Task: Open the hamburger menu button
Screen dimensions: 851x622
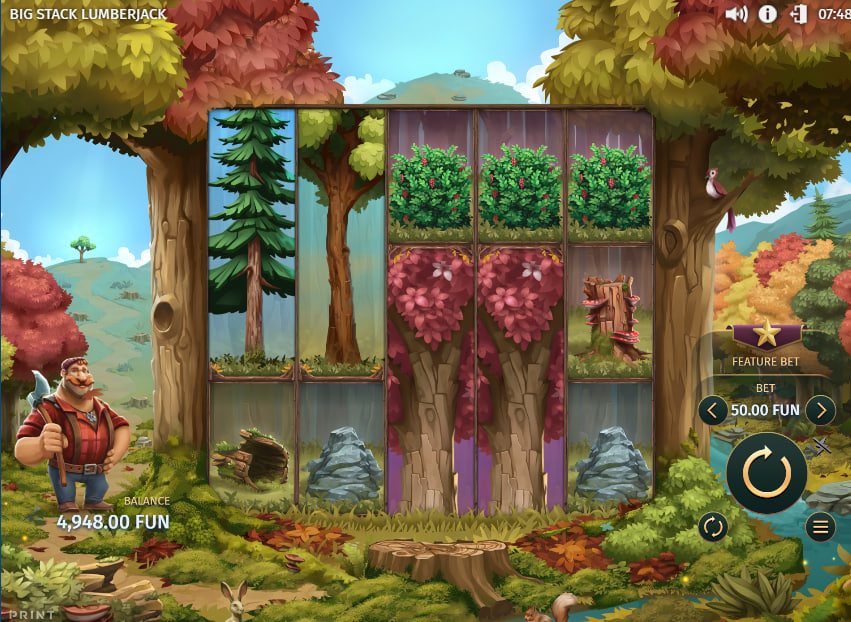Action: [x=821, y=526]
